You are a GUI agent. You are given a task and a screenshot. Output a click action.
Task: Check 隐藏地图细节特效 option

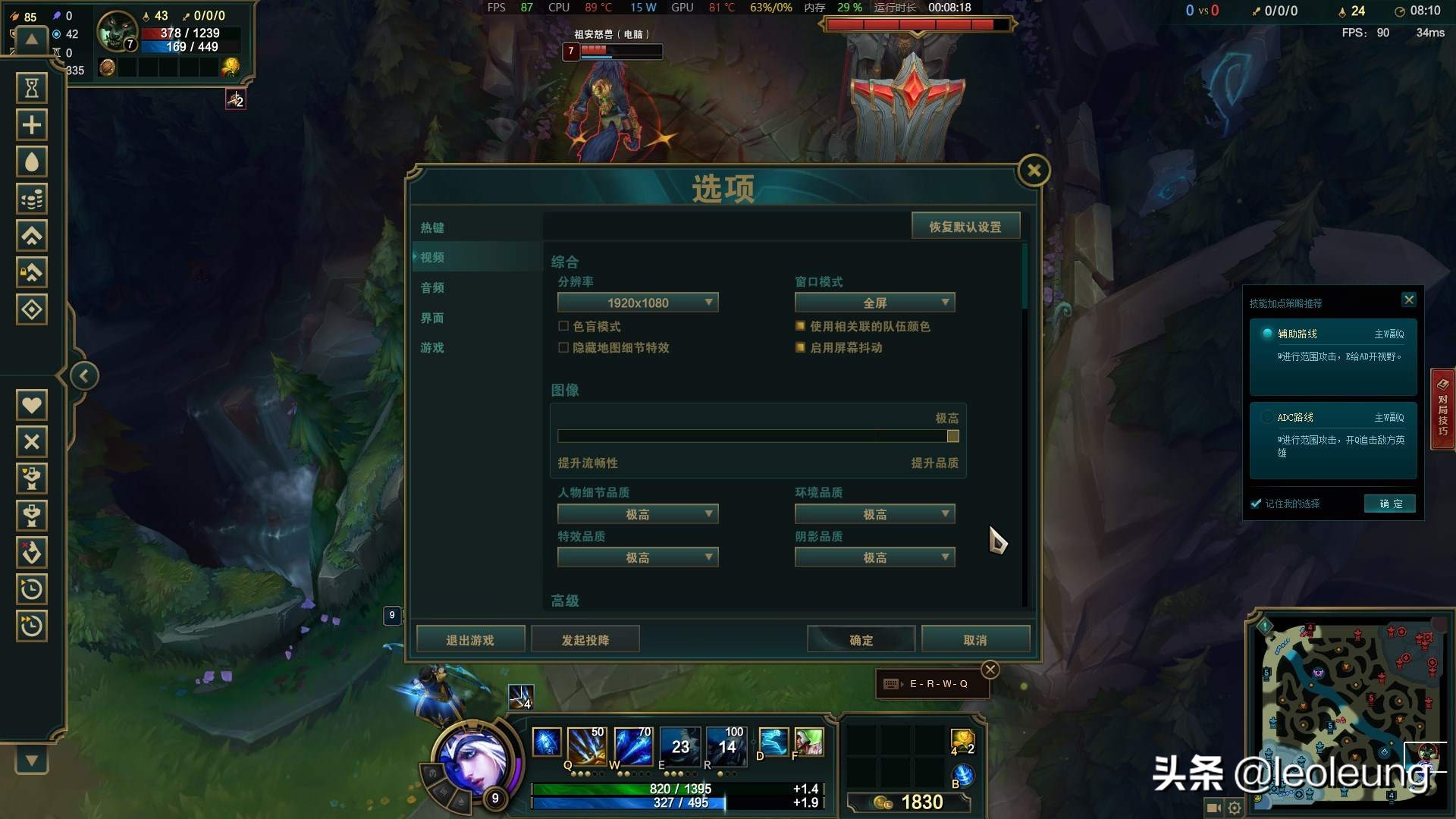(563, 347)
